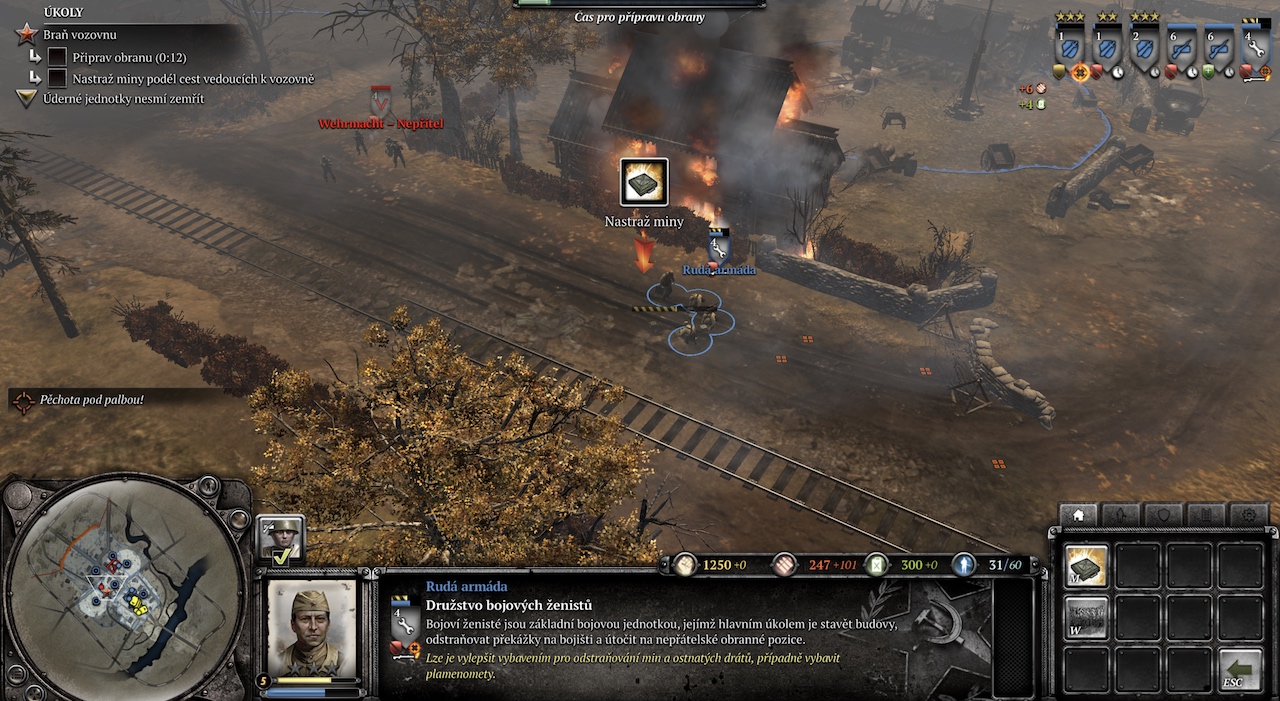
Task: Select the lay mines objective entry
Action: coord(193,78)
